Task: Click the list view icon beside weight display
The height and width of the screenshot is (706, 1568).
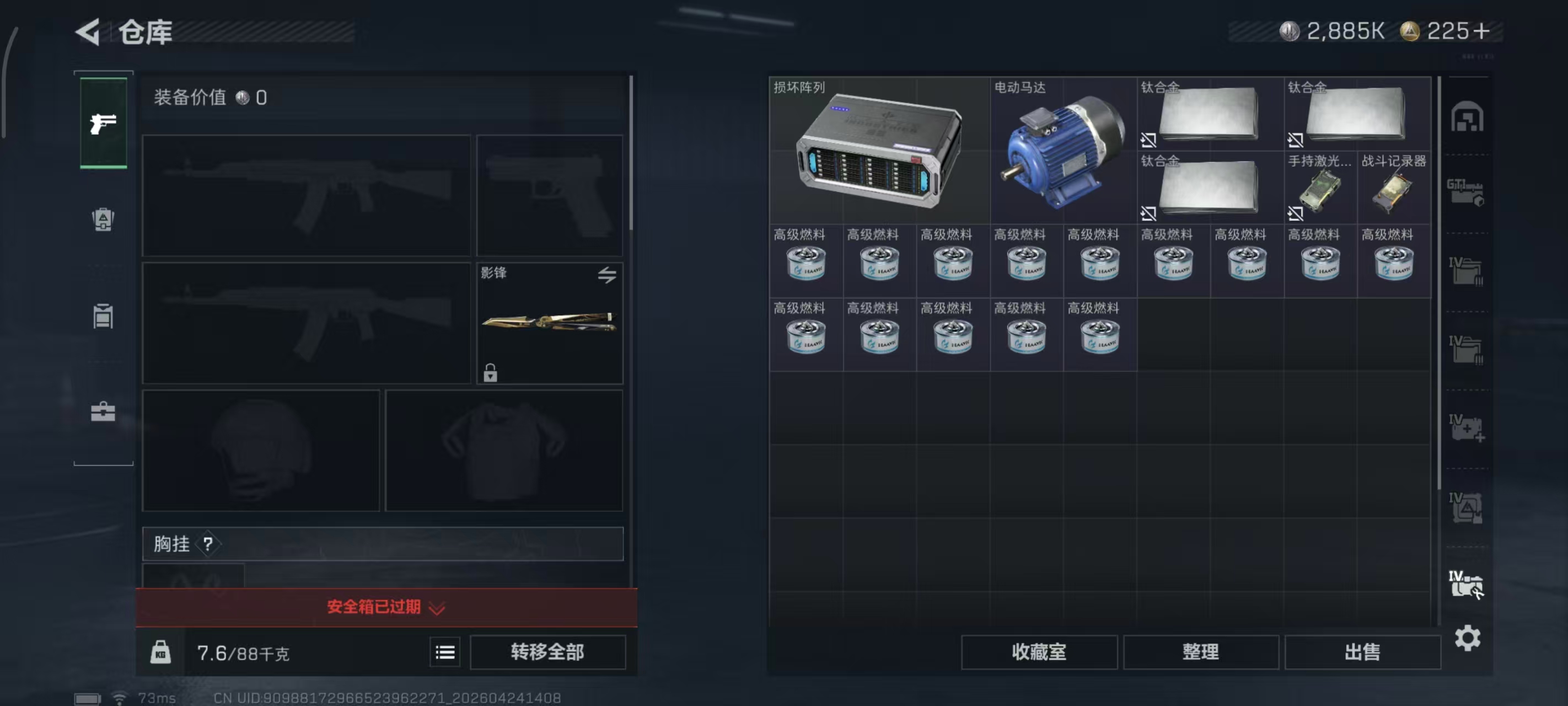Action: tap(445, 652)
